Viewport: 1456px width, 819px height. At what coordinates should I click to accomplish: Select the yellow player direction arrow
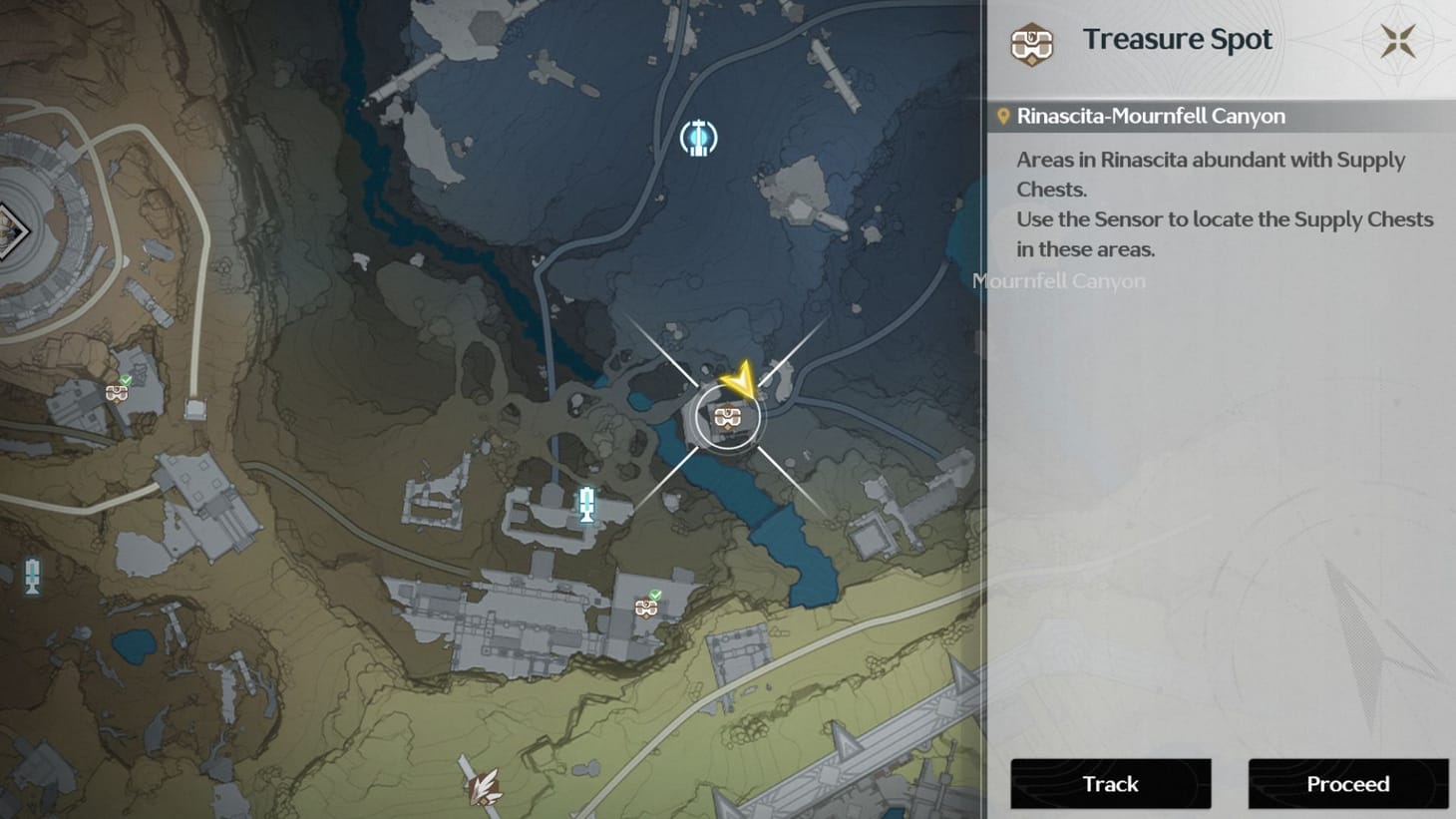(x=742, y=380)
